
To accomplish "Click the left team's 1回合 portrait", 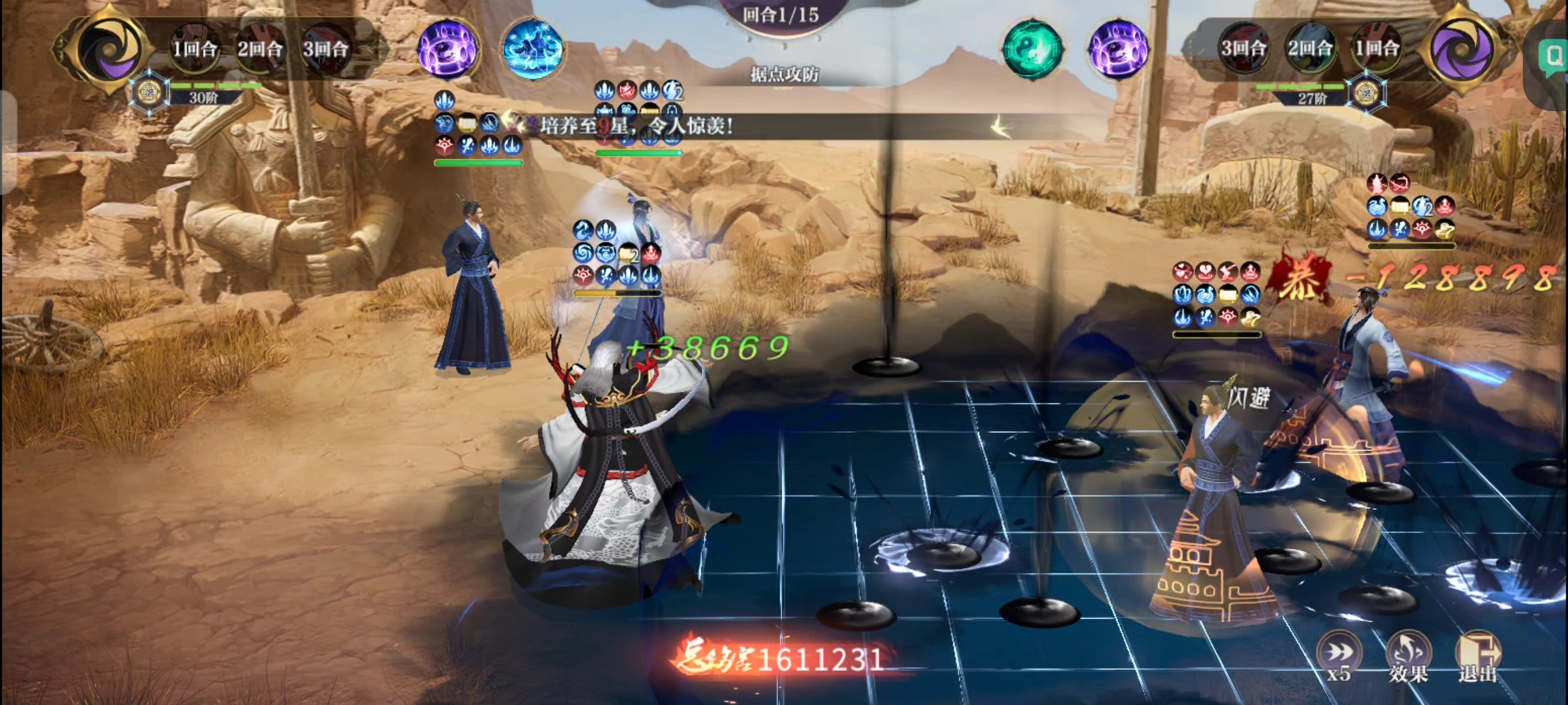I will 194,48.
